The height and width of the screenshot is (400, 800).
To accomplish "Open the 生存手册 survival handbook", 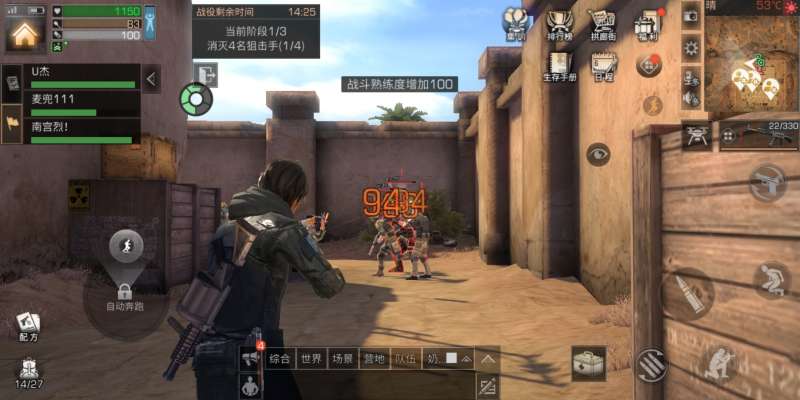I will point(560,65).
